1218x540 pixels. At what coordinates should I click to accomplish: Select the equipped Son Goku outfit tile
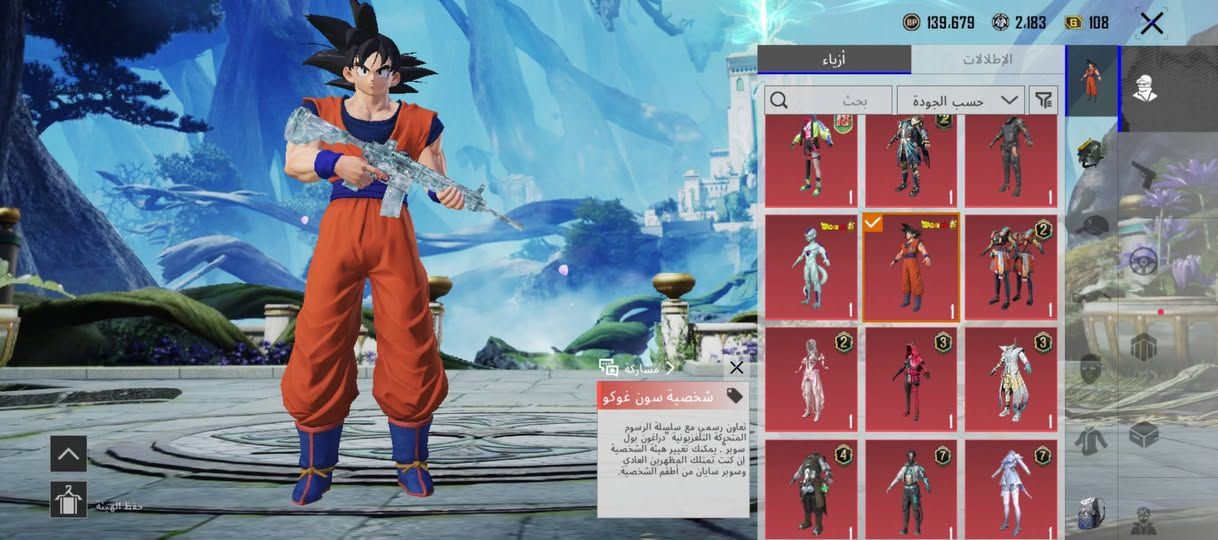(x=911, y=267)
